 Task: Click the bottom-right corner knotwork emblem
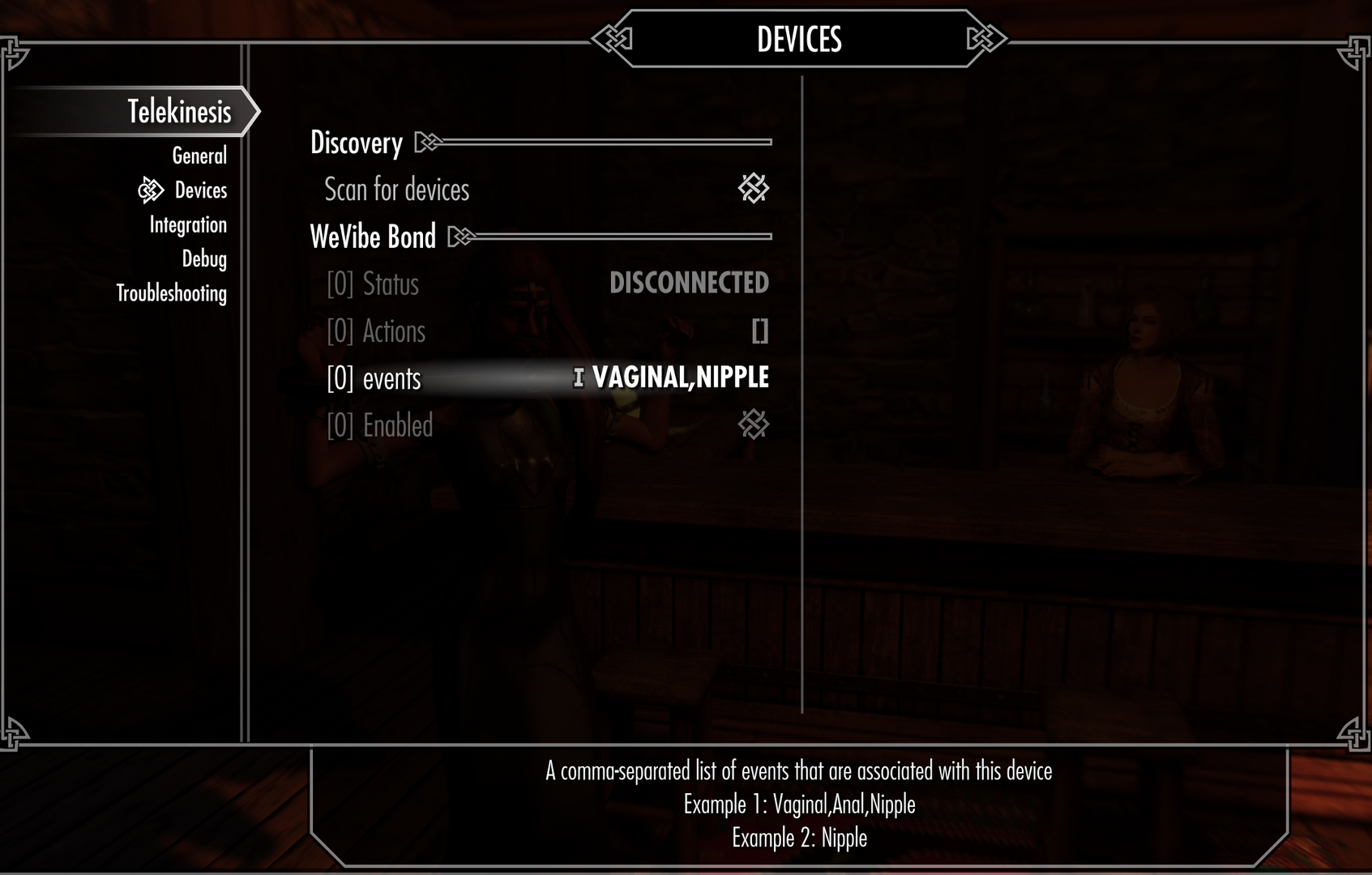pos(1356,736)
